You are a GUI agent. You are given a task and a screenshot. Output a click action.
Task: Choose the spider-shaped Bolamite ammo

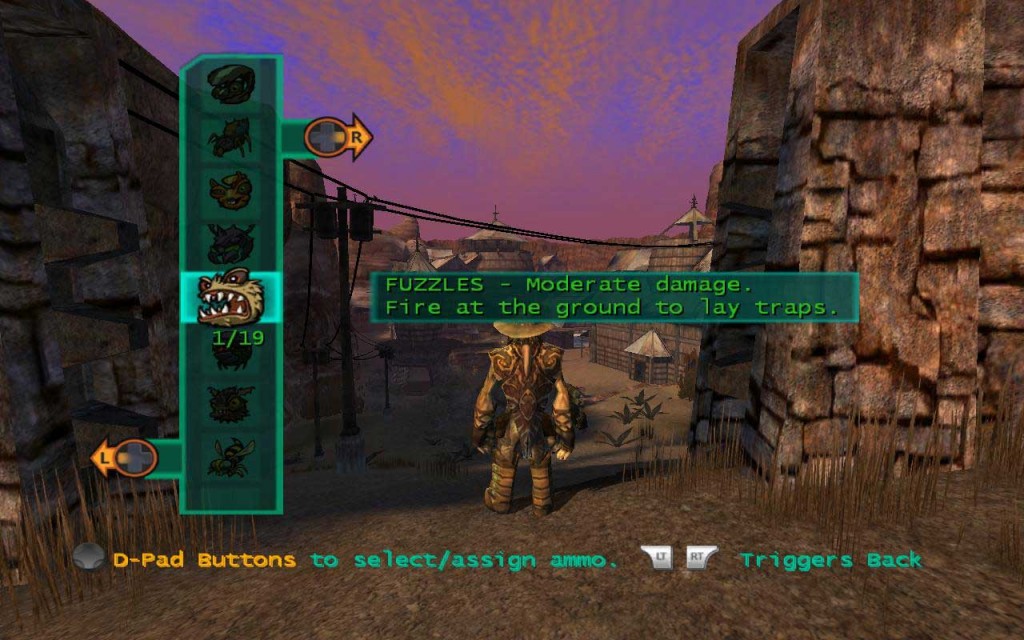[x=230, y=138]
